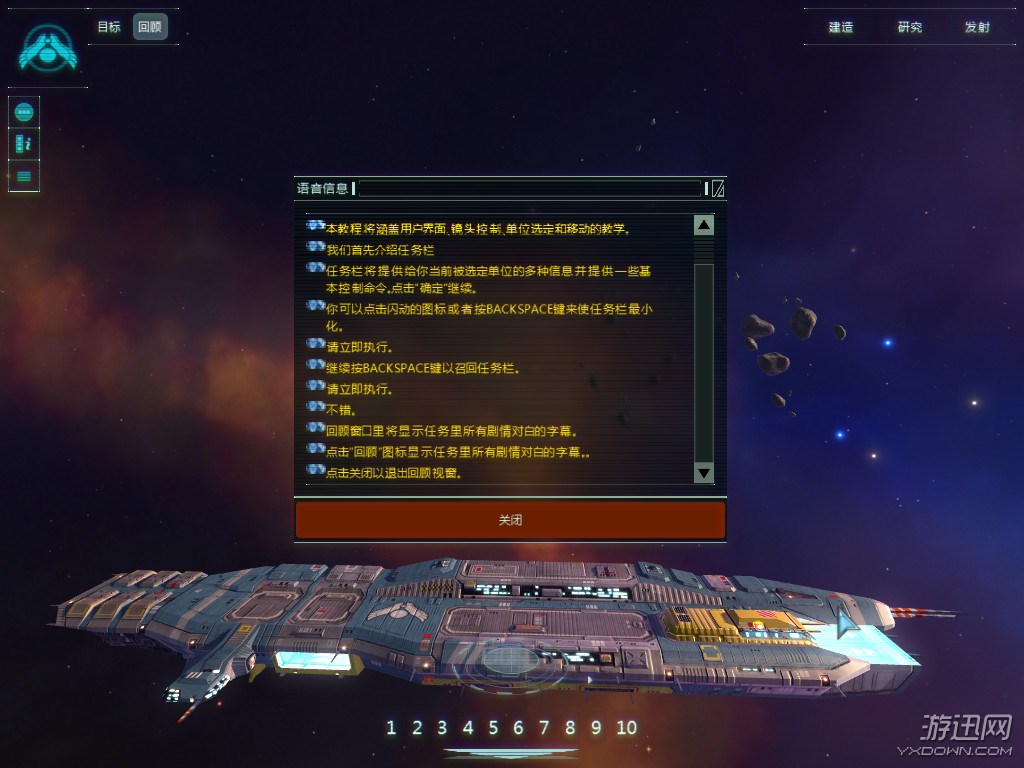
Task: Choose control group 7
Action: pyautogui.click(x=544, y=728)
